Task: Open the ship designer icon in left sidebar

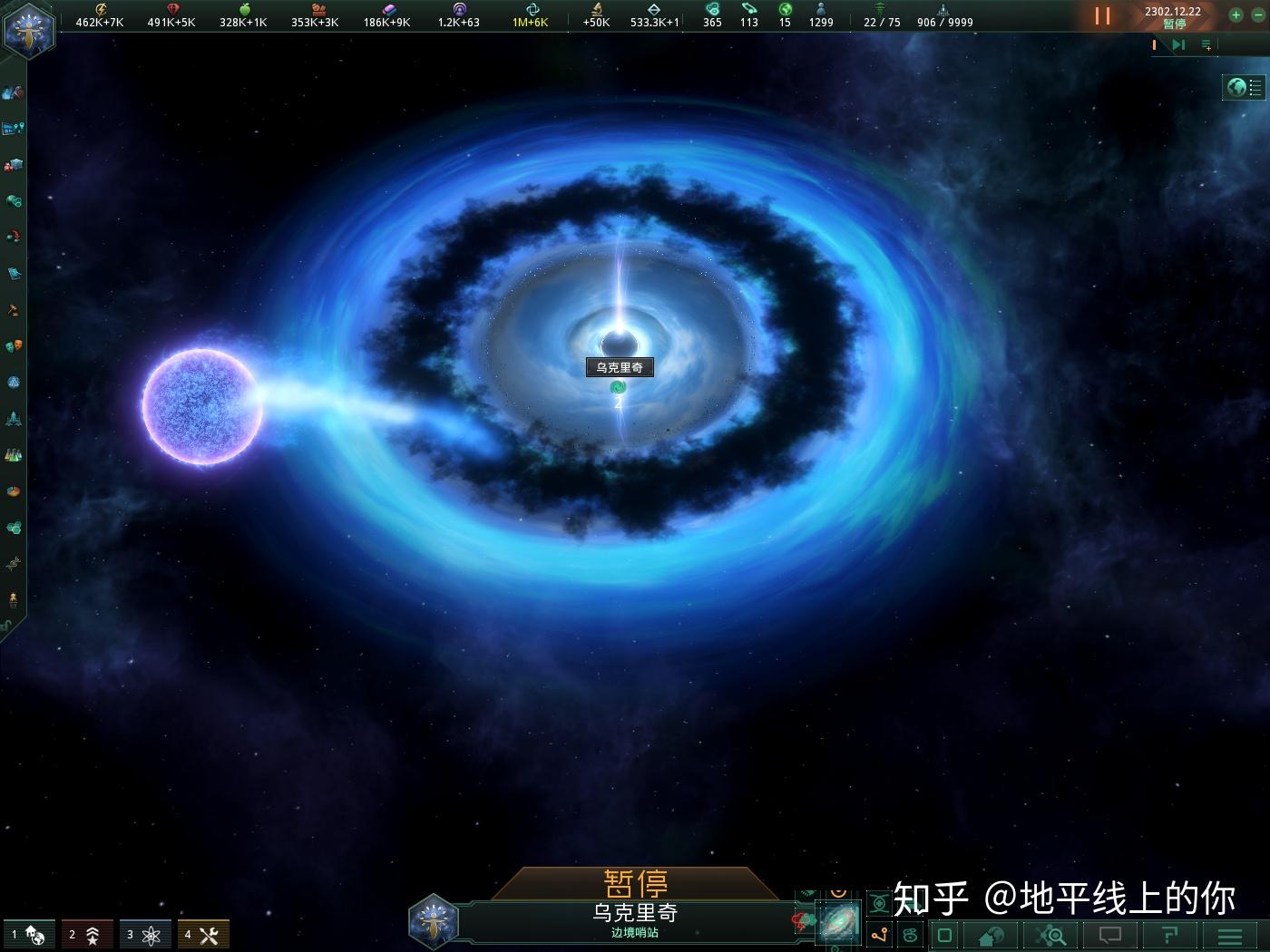Action: click(14, 419)
